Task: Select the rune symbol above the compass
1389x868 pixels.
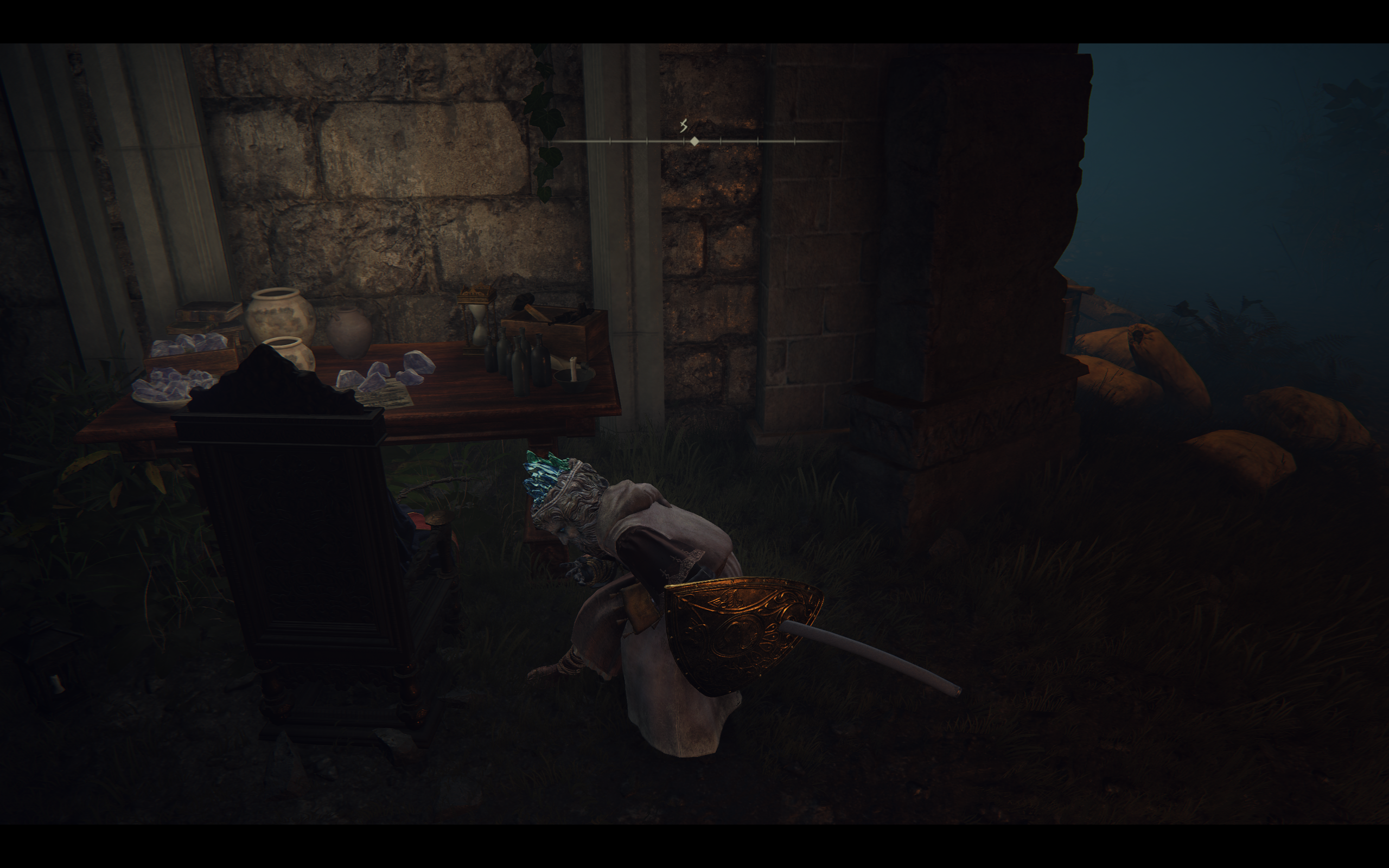Action: point(684,126)
